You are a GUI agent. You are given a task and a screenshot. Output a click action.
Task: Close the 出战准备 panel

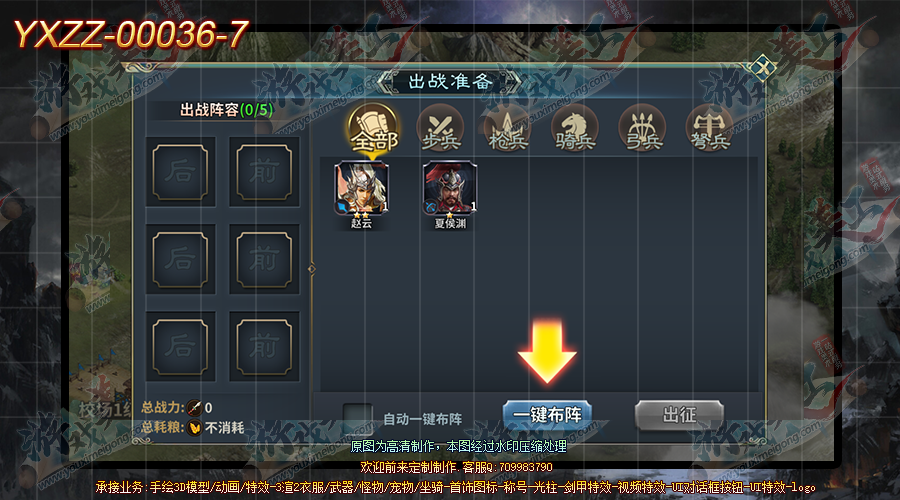(763, 68)
